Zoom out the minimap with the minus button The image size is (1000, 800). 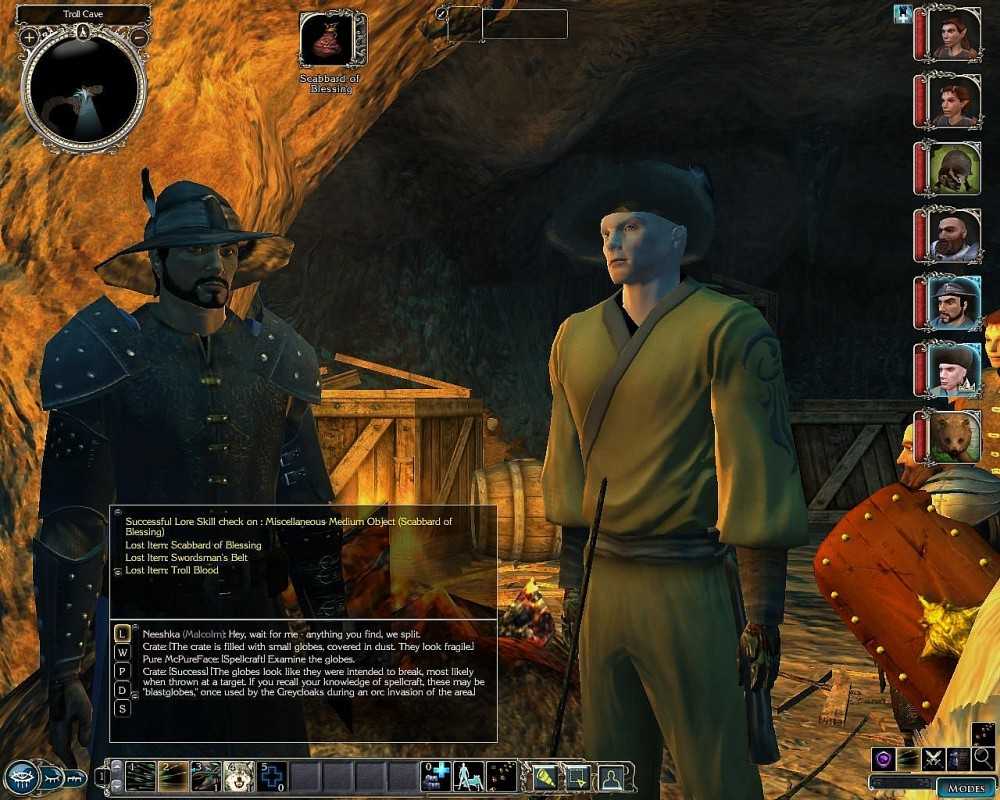pyautogui.click(x=140, y=37)
